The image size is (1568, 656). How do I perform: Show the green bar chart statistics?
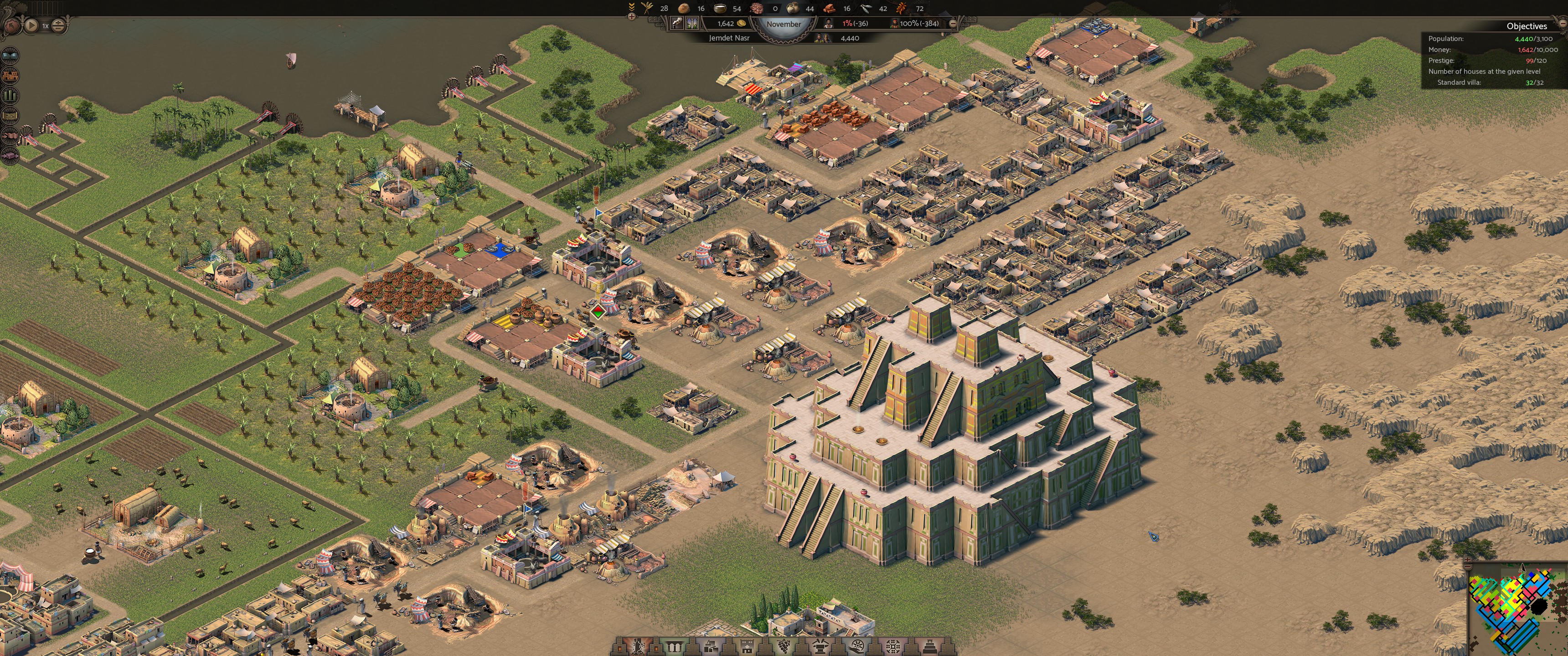pos(10,96)
